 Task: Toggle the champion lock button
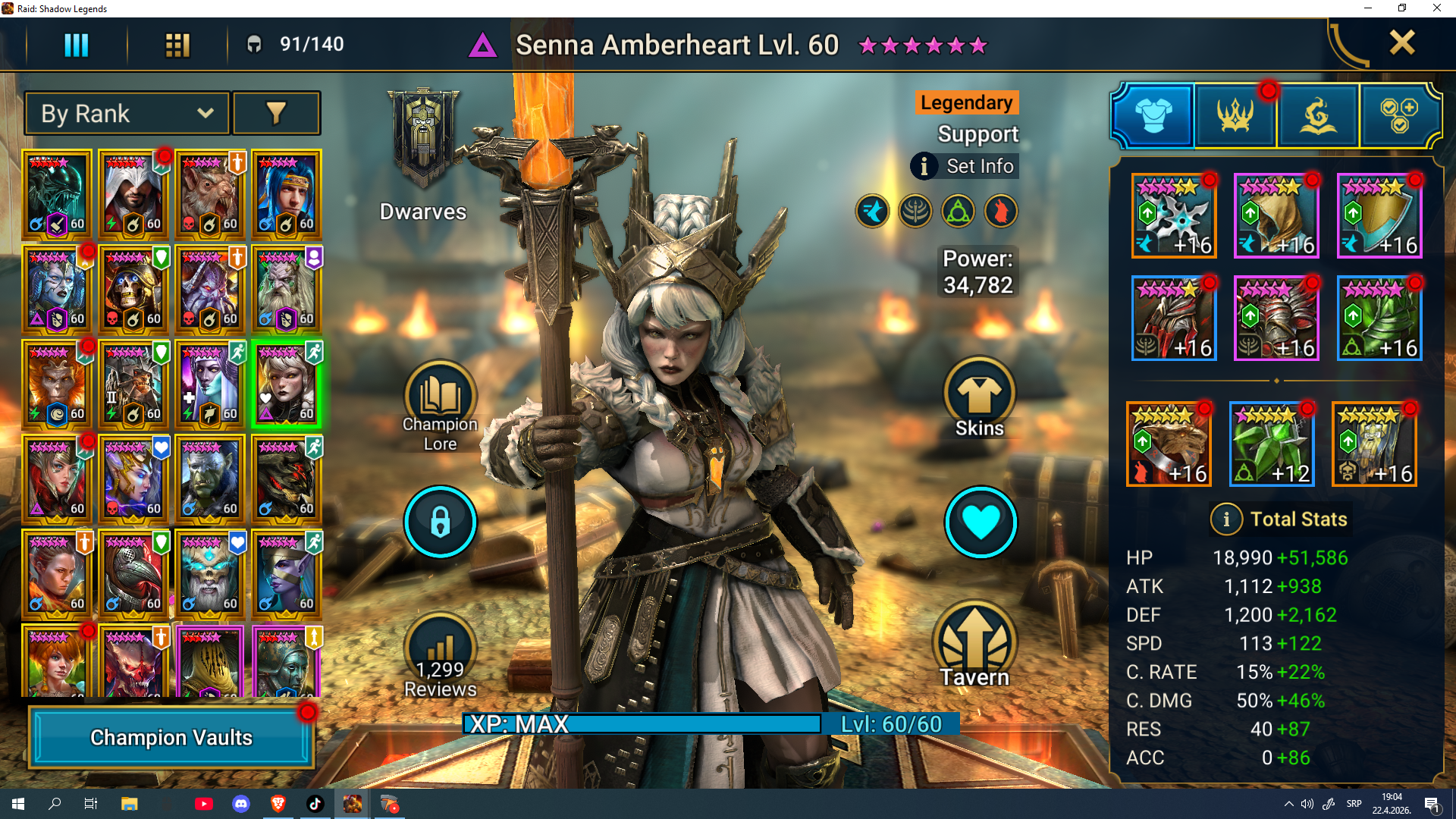pos(440,522)
